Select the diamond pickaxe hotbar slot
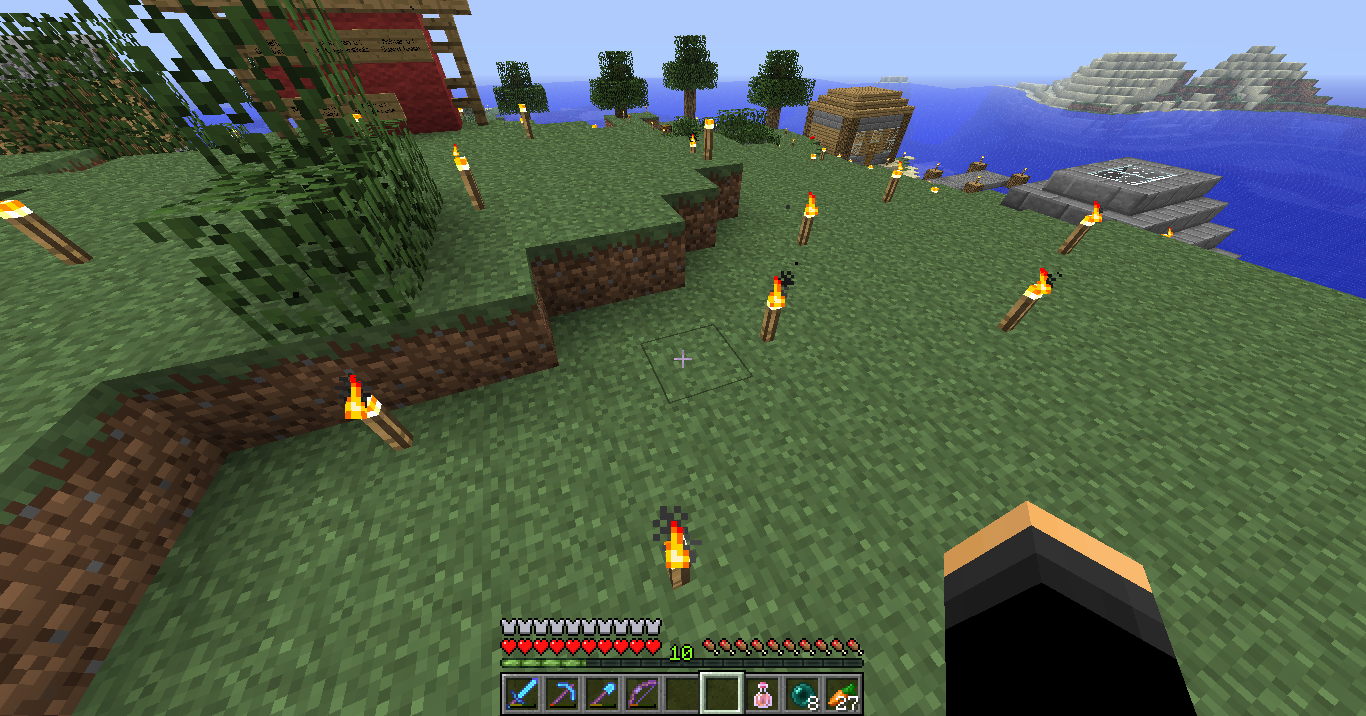Image resolution: width=1366 pixels, height=716 pixels. [x=561, y=694]
